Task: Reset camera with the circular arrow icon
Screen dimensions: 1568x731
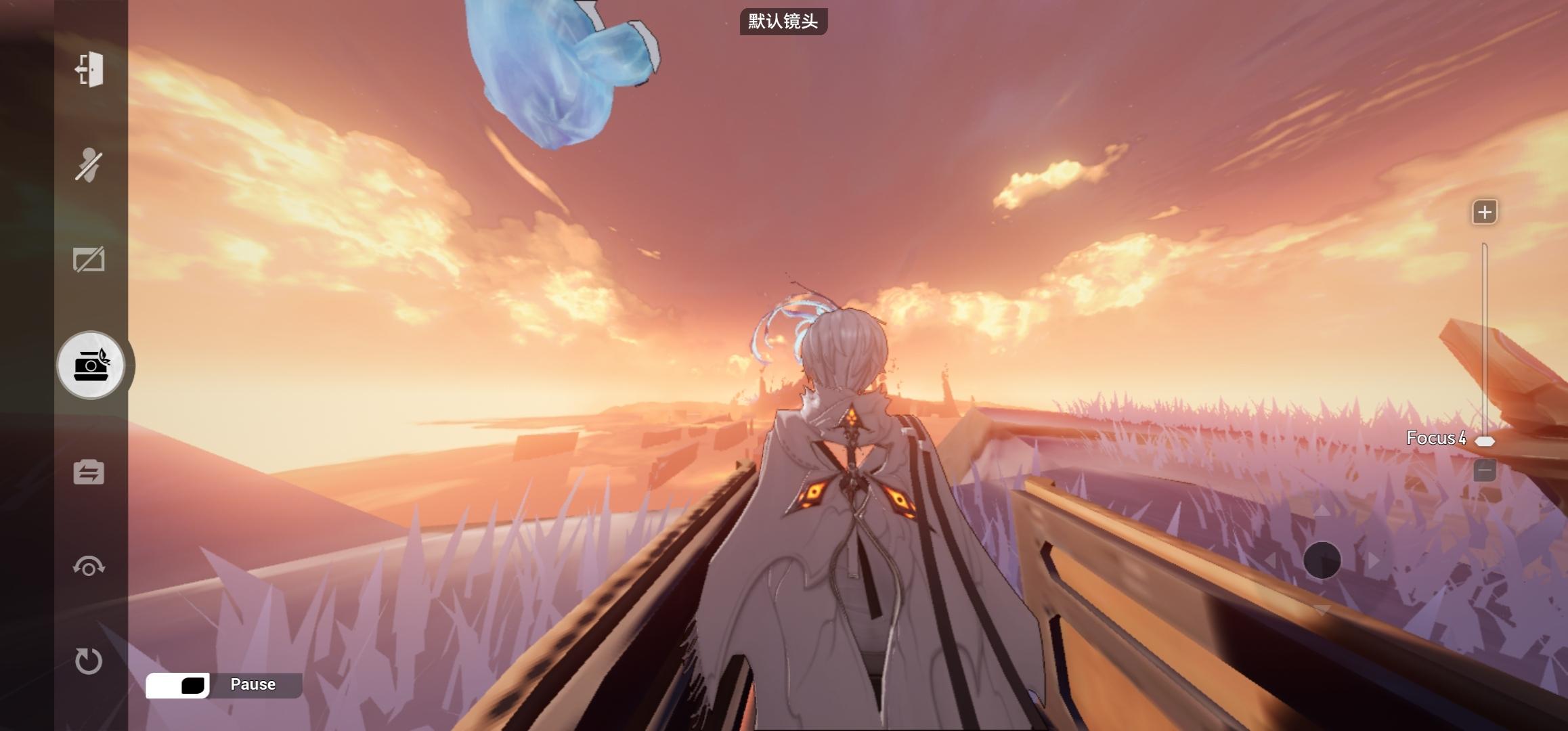Action: point(89,661)
